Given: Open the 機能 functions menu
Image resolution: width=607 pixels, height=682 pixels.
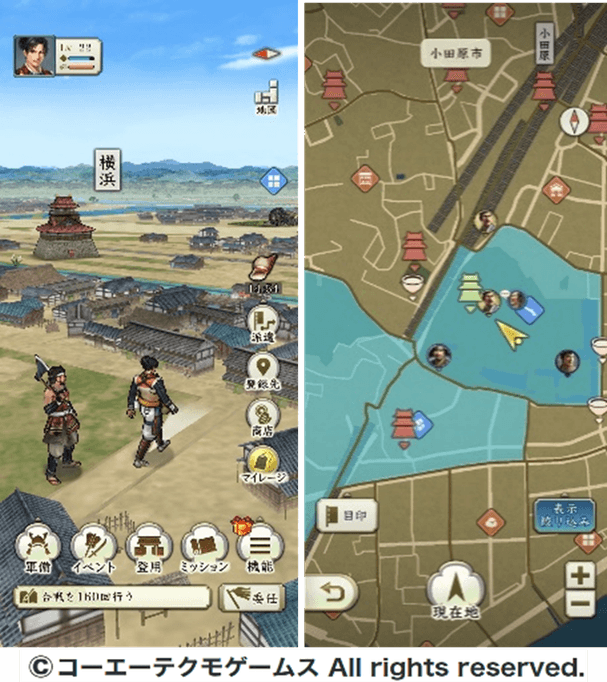Looking at the screenshot, I should [x=260, y=548].
